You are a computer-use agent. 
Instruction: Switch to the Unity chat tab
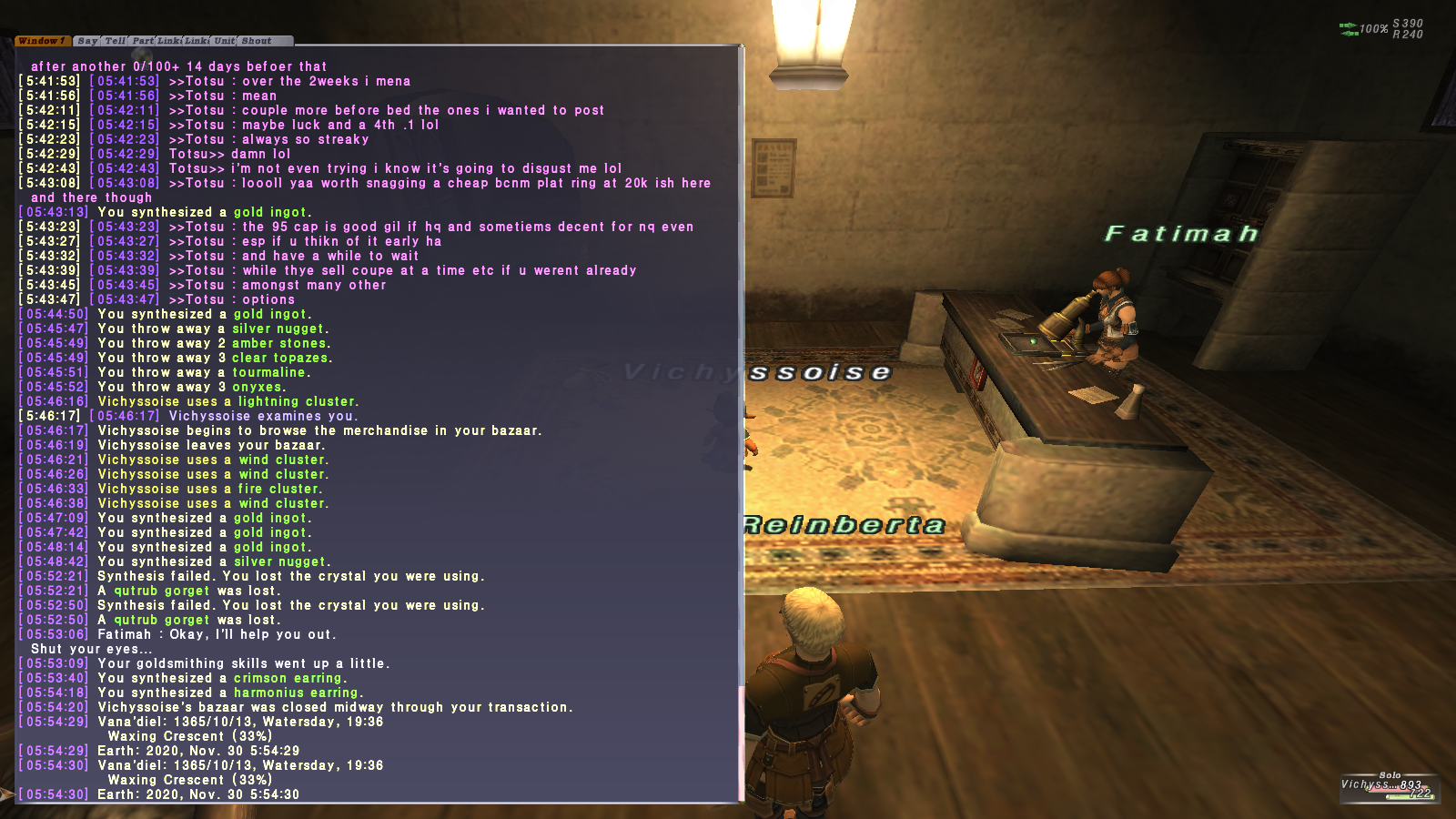pyautogui.click(x=224, y=41)
